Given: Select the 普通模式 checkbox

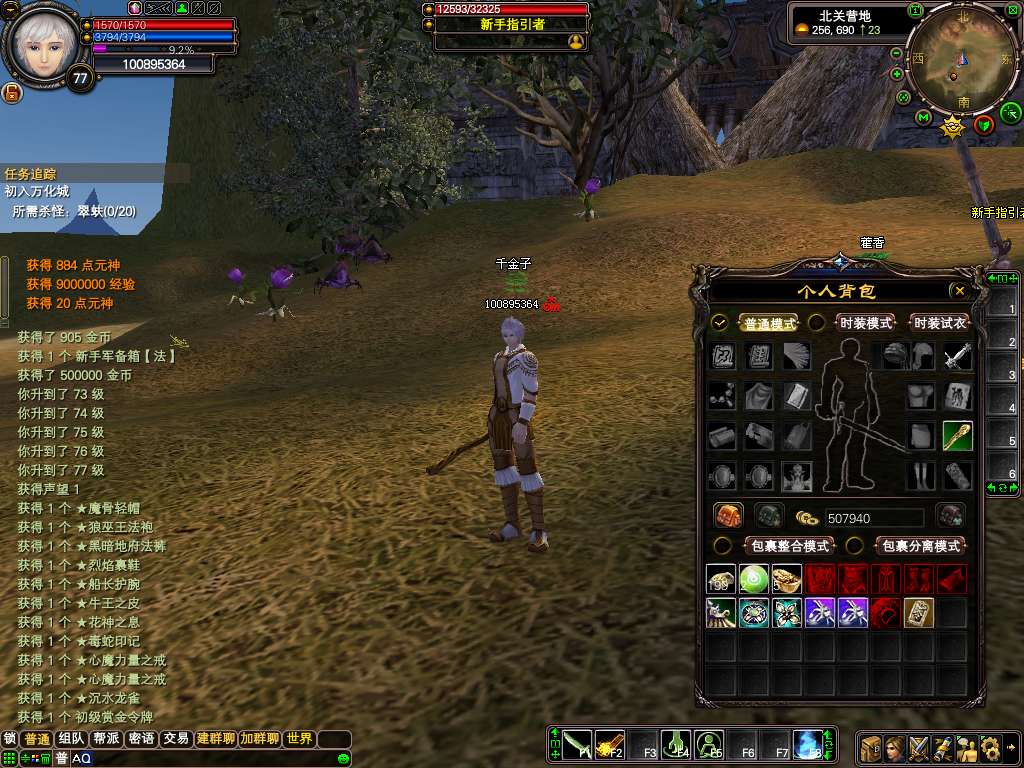Looking at the screenshot, I should point(720,323).
